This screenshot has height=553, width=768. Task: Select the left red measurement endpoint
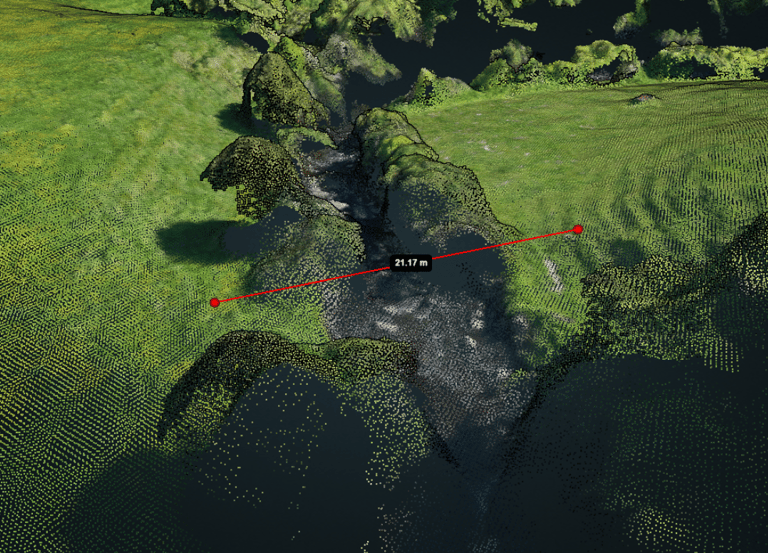pyautogui.click(x=214, y=302)
